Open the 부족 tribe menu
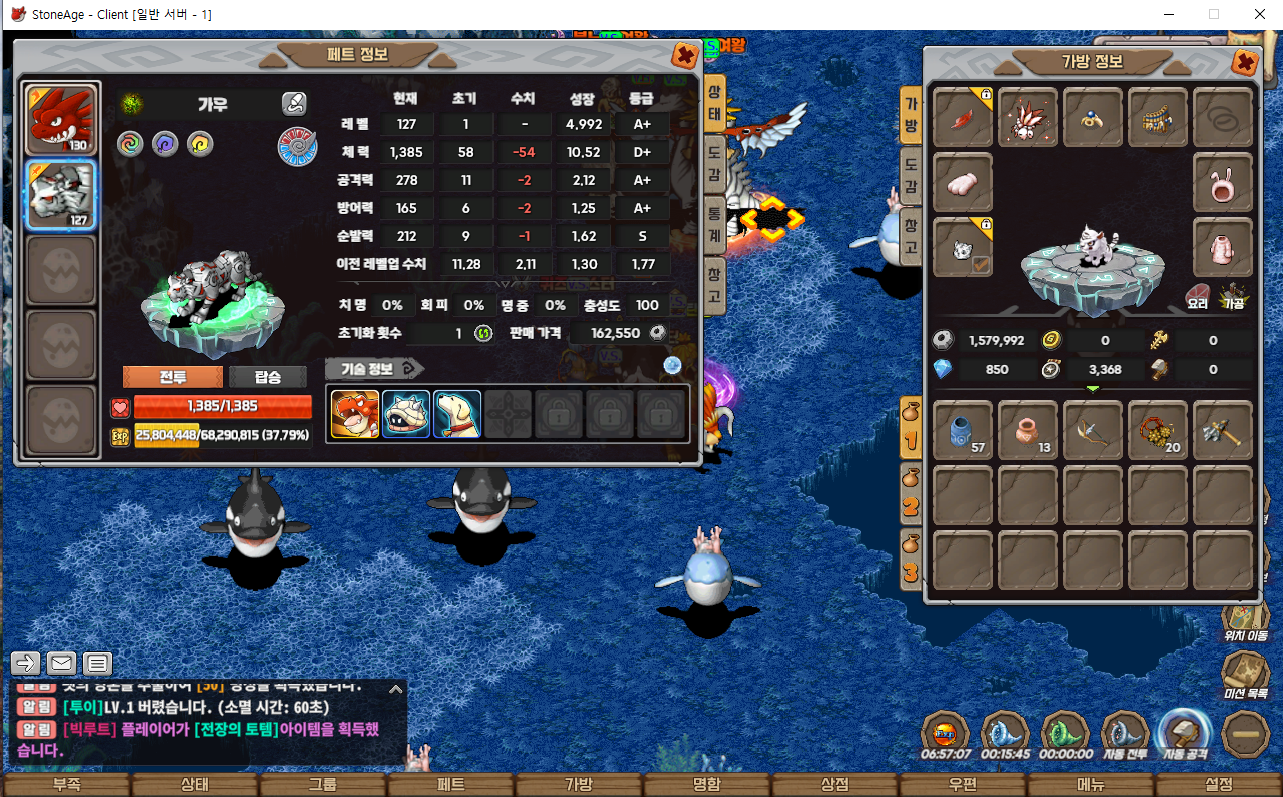Image resolution: width=1283 pixels, height=797 pixels. click(x=66, y=785)
